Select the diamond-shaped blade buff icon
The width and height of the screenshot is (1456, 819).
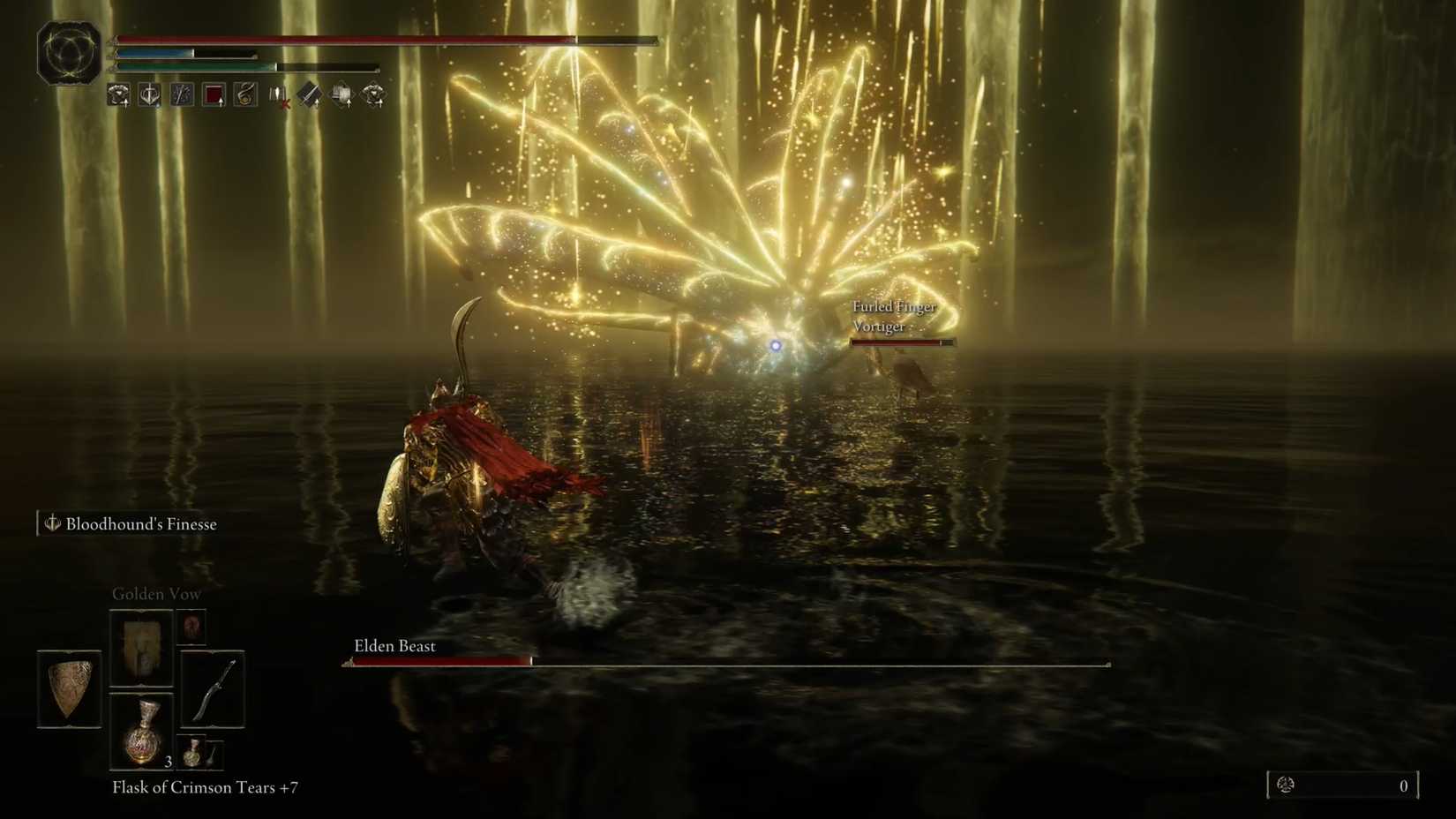tap(308, 94)
